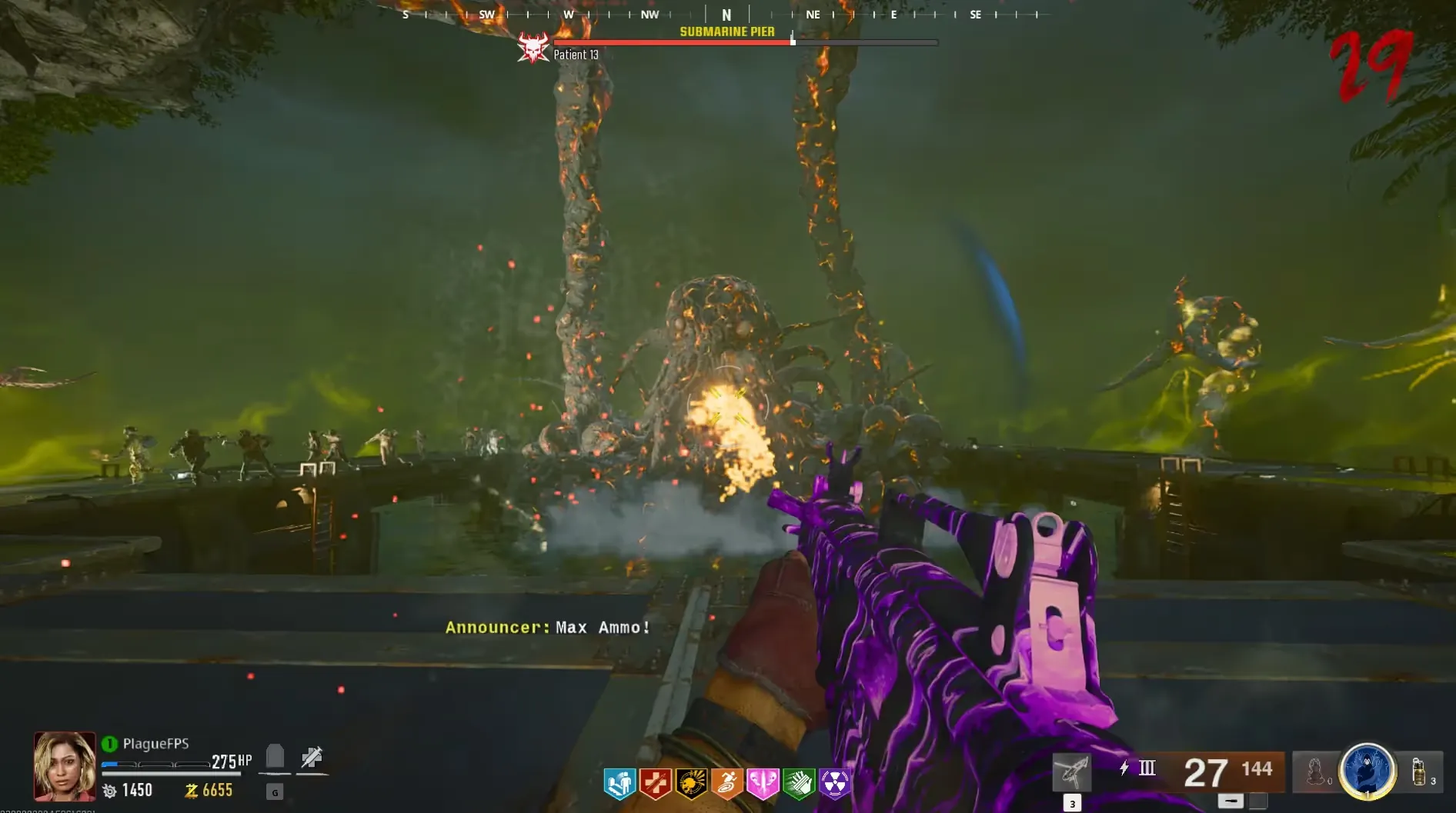
Task: Activate the hooded figure field upgrade
Action: click(1368, 770)
